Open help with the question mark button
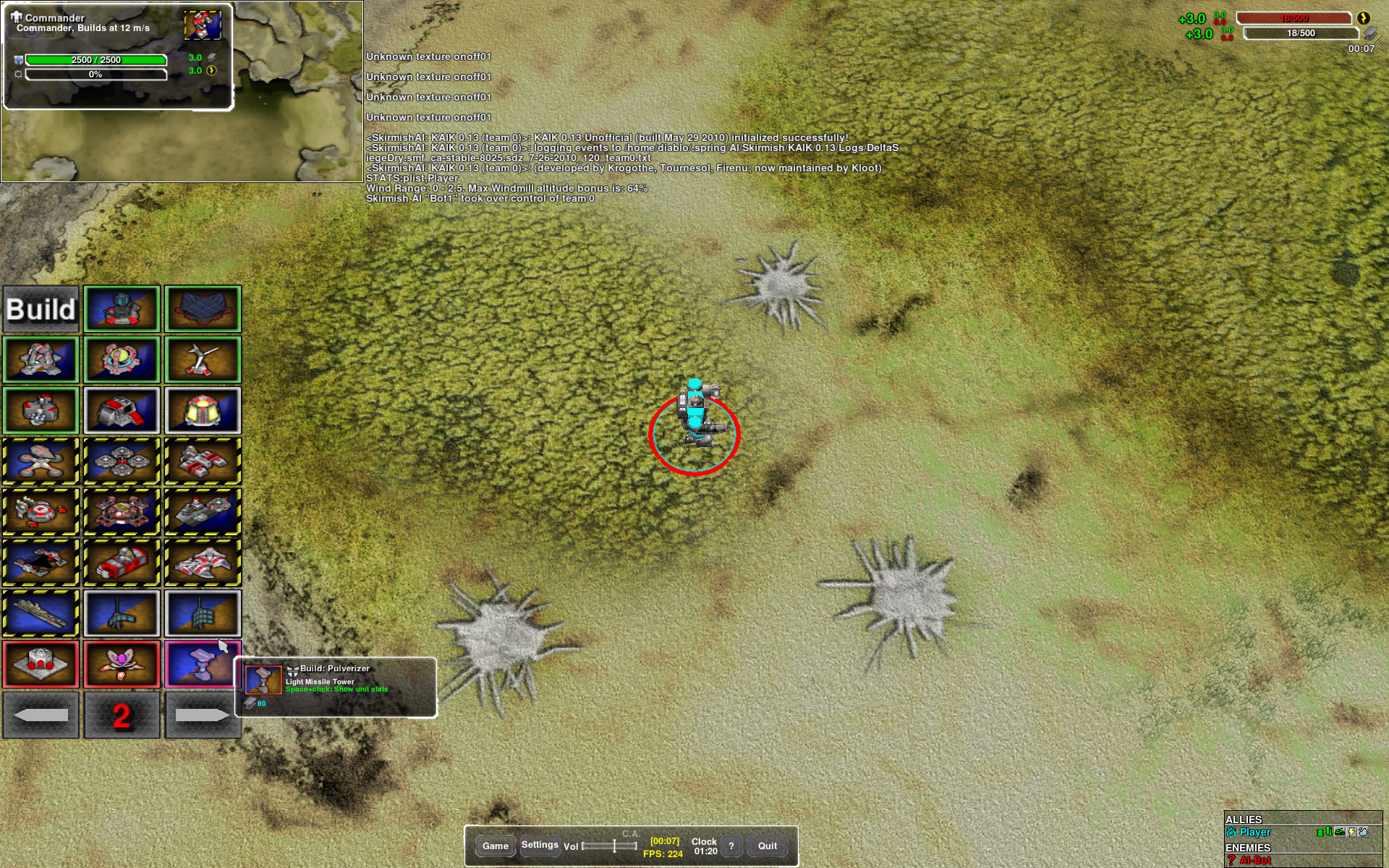1389x868 pixels. click(x=731, y=846)
